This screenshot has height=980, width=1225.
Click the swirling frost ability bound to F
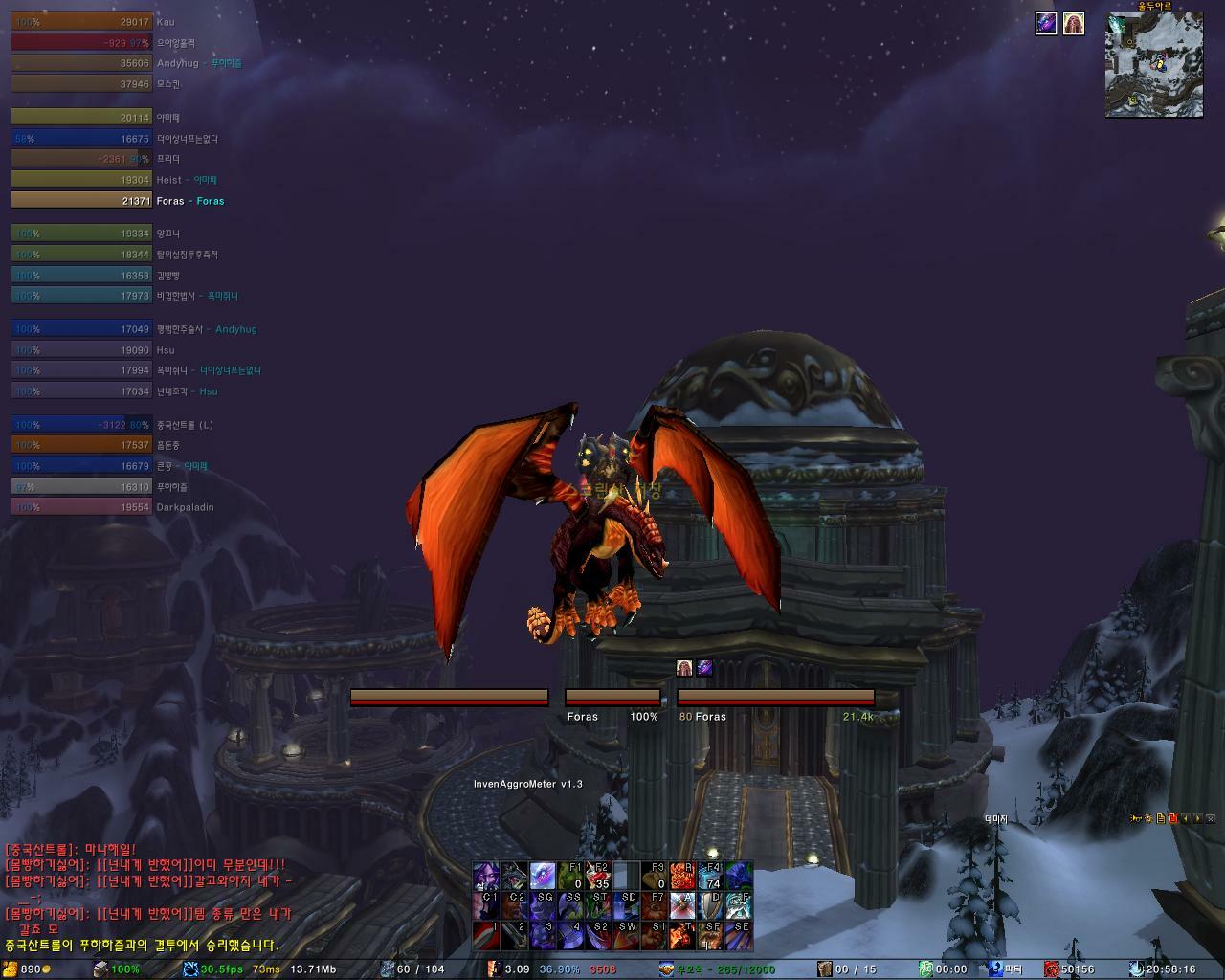coord(738,904)
